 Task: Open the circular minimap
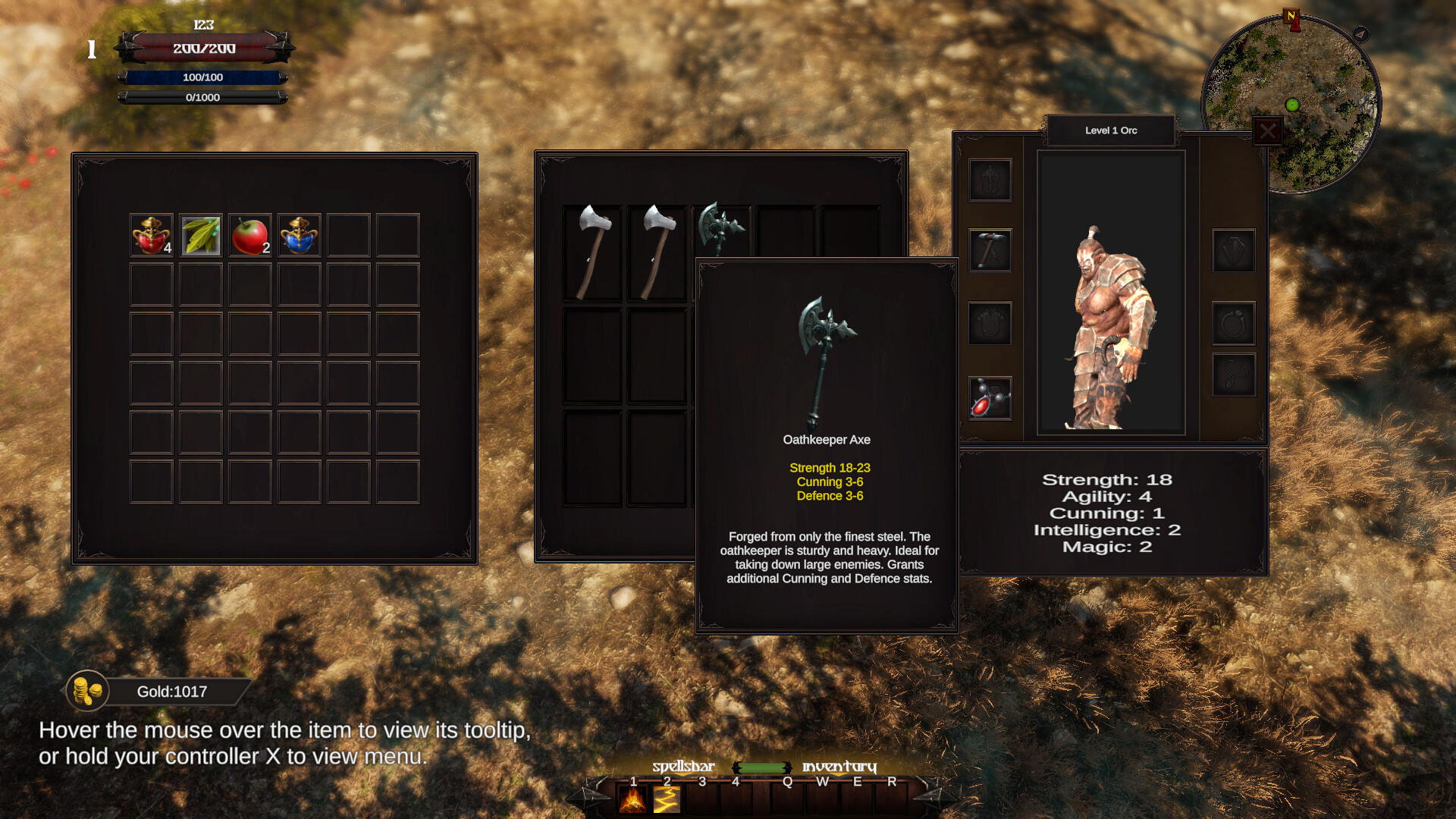[x=1291, y=104]
